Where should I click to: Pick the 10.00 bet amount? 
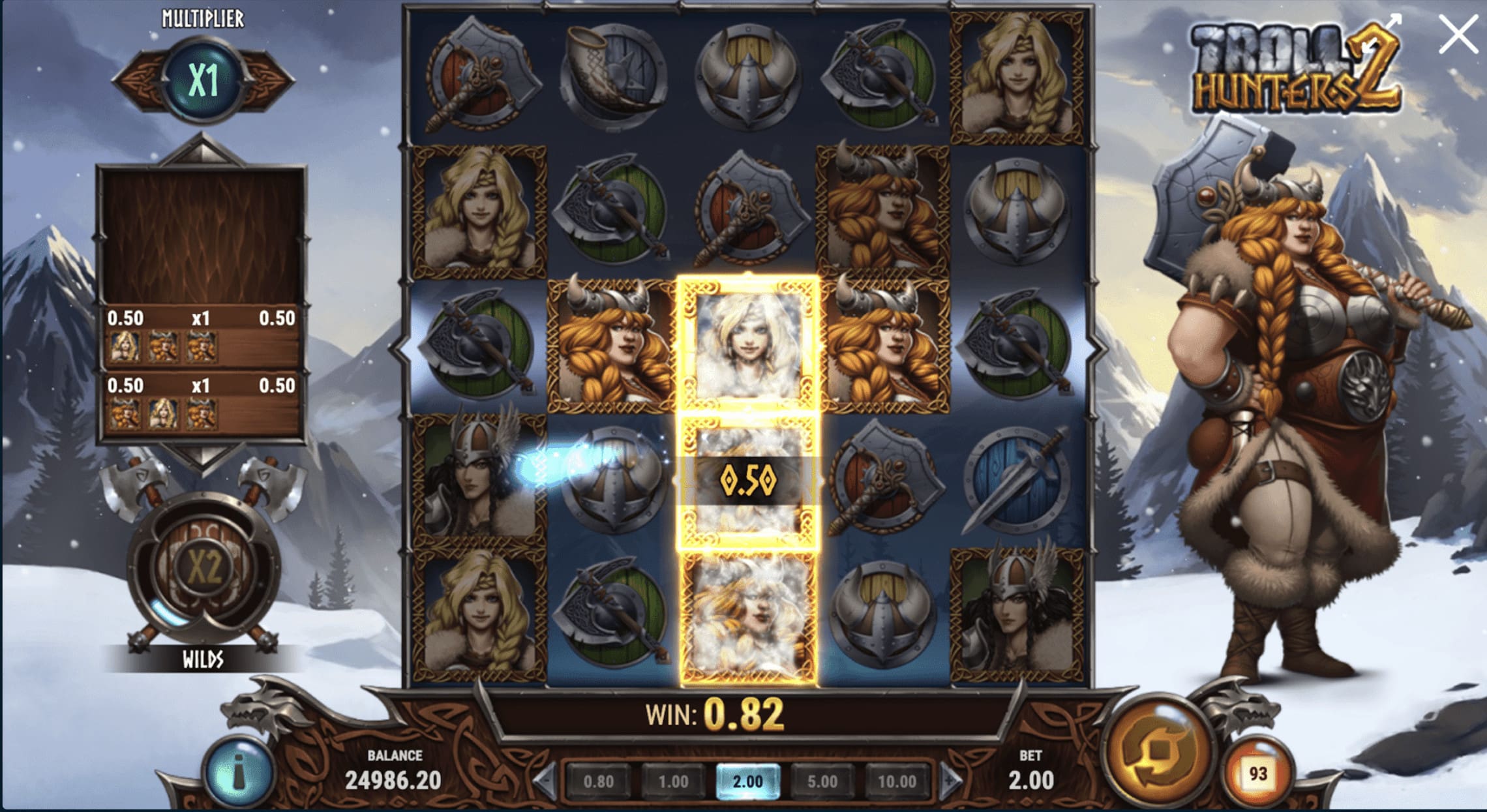tap(897, 781)
